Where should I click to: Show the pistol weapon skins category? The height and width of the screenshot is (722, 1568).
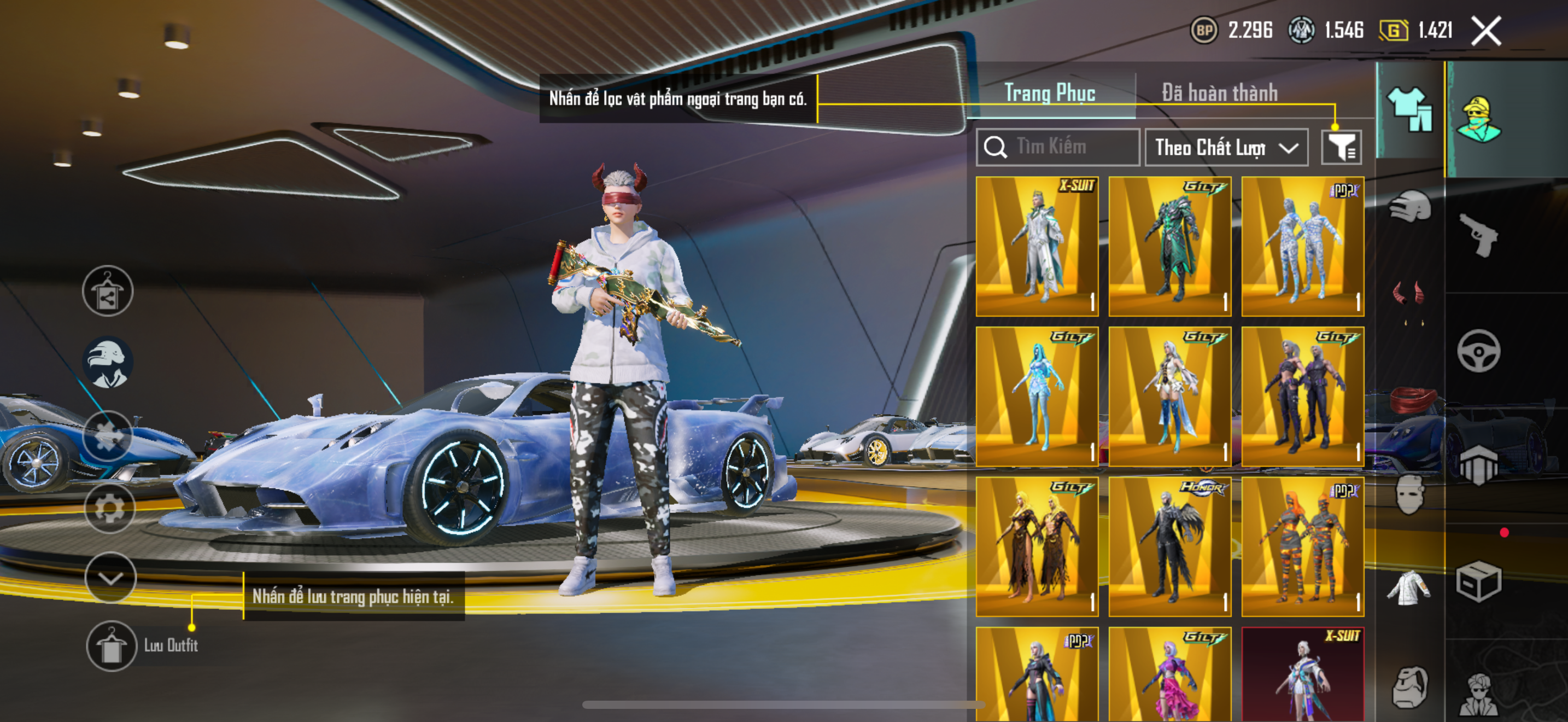point(1478,234)
